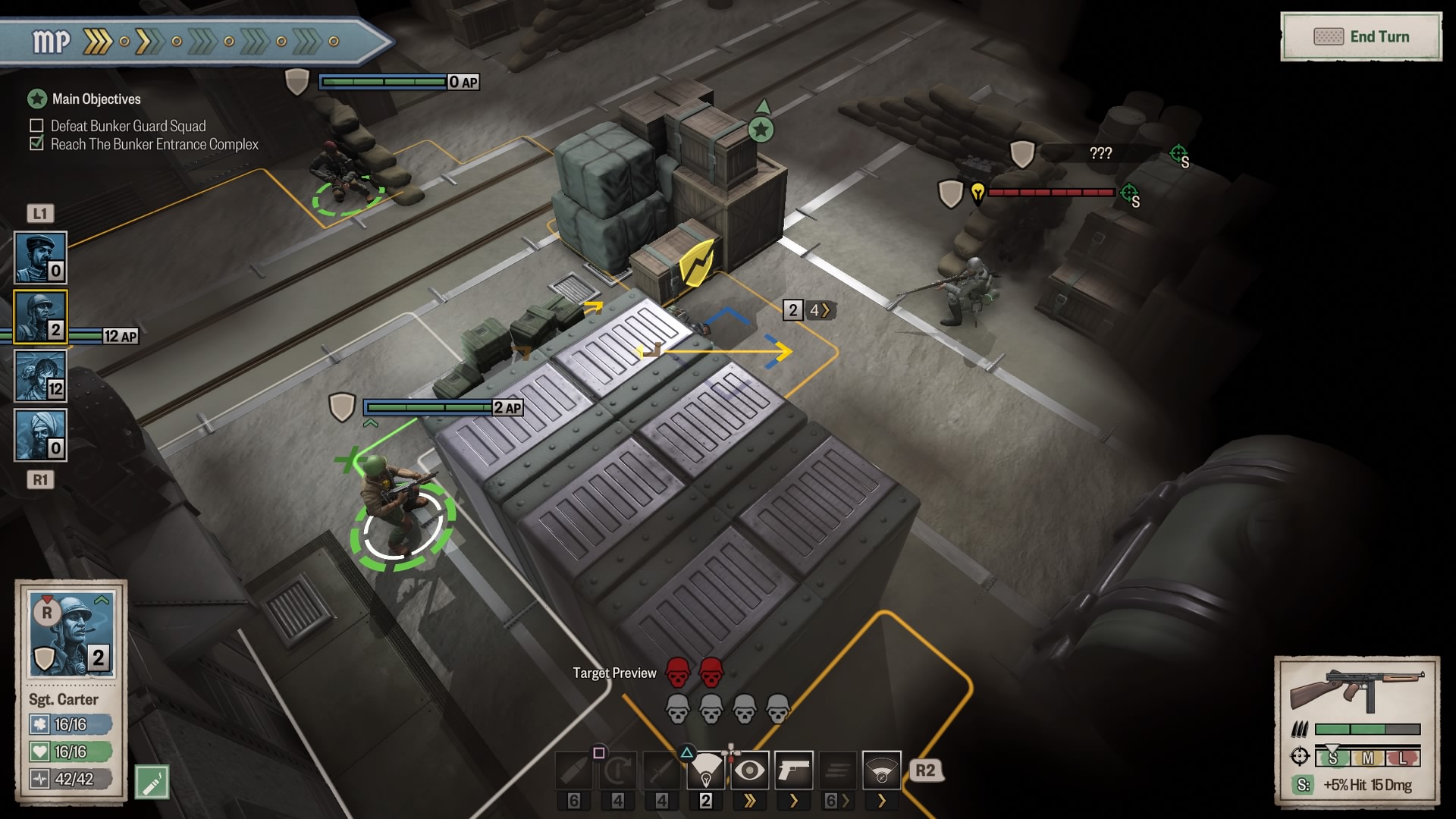Select the dimmed speed-lines ability costing 6
The image size is (1456, 819).
pyautogui.click(x=838, y=771)
